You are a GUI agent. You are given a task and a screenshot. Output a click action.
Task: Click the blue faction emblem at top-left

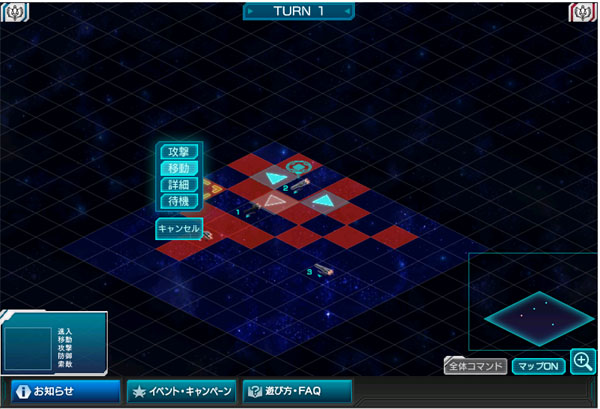(x=16, y=11)
